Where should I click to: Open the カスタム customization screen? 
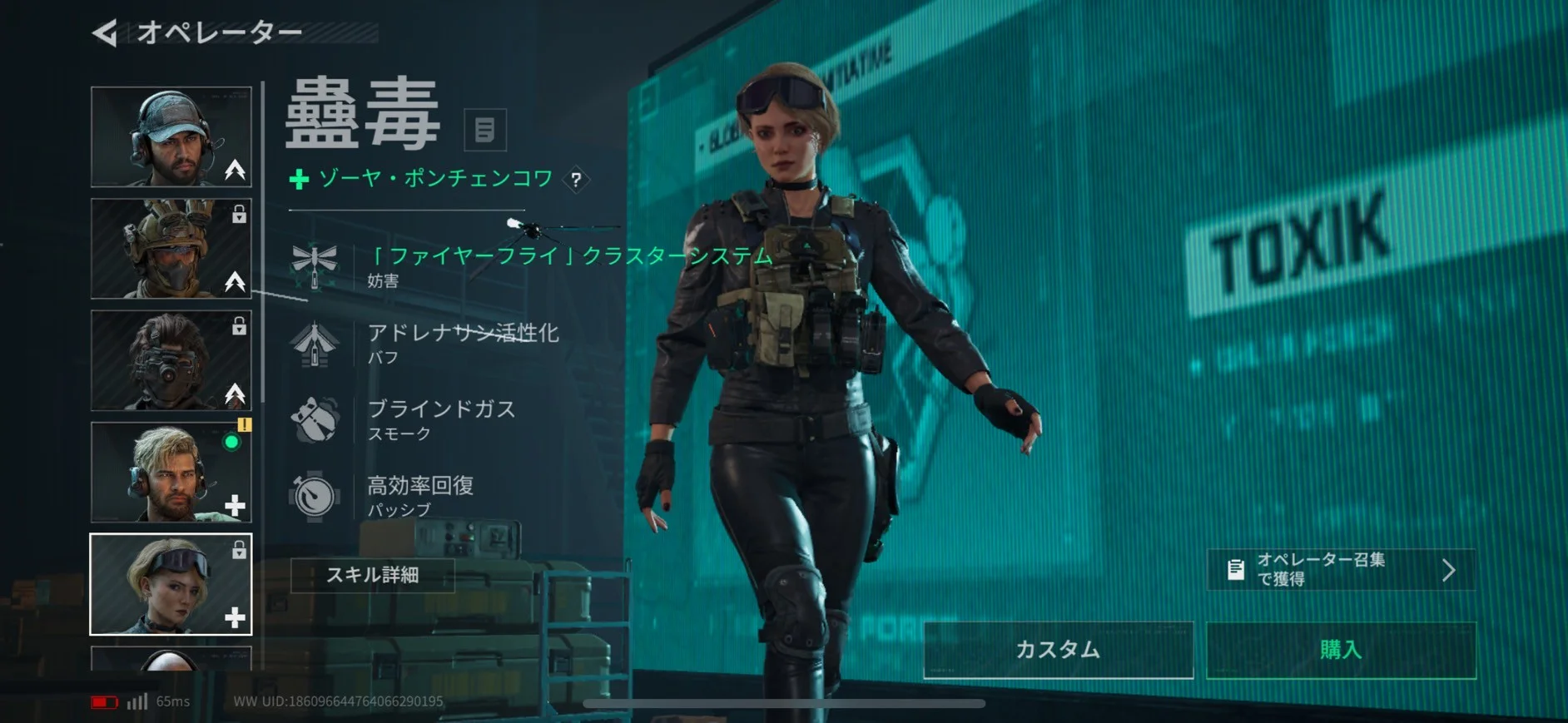click(x=1058, y=650)
